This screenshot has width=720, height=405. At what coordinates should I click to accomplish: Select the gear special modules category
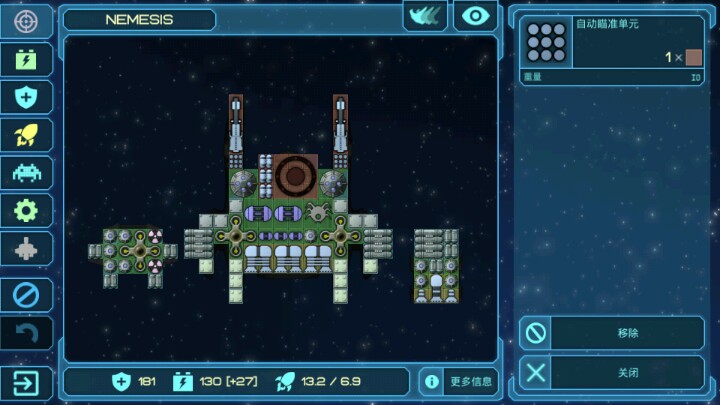[x=26, y=210]
